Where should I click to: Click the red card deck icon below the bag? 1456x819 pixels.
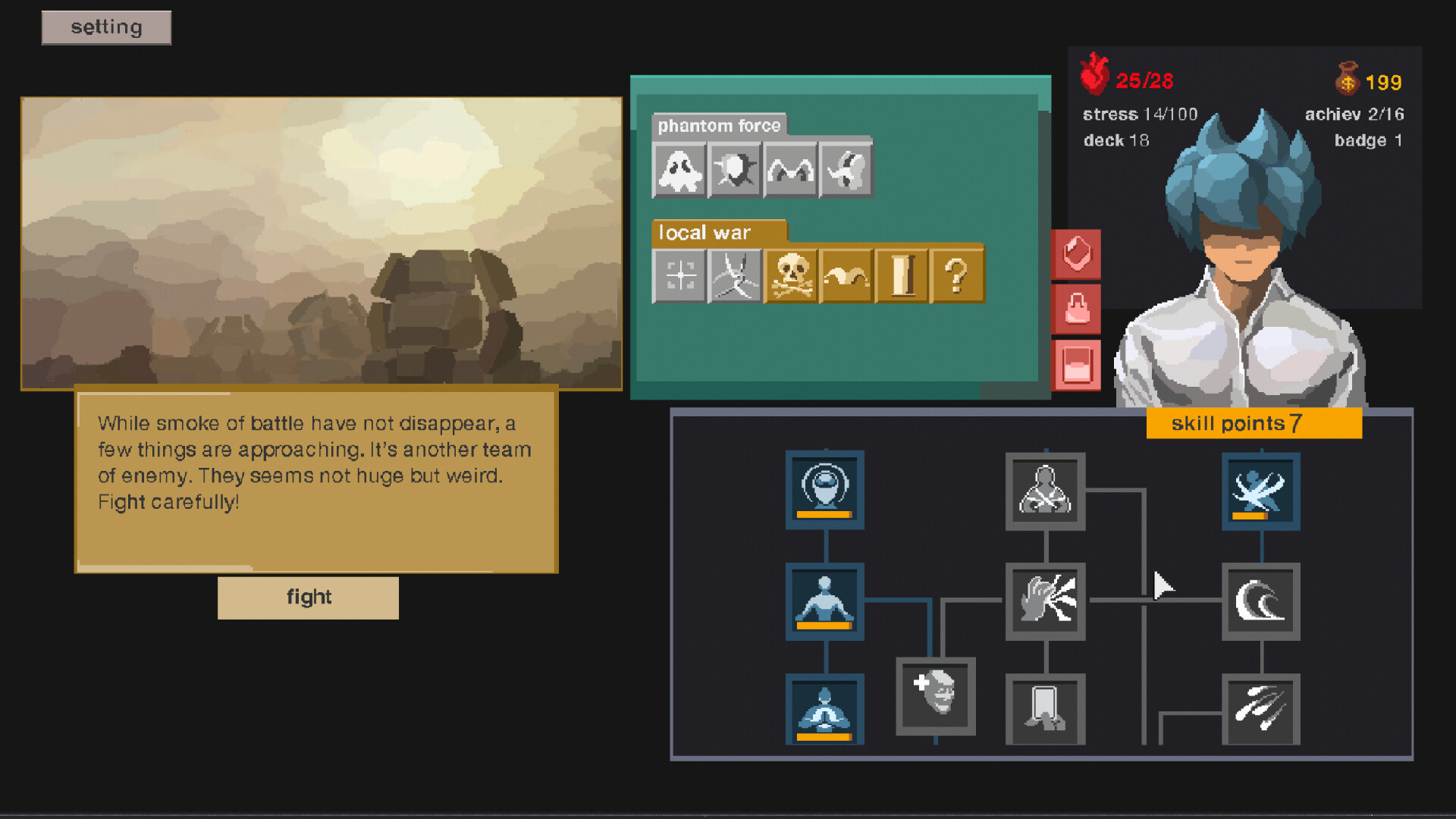[x=1078, y=364]
